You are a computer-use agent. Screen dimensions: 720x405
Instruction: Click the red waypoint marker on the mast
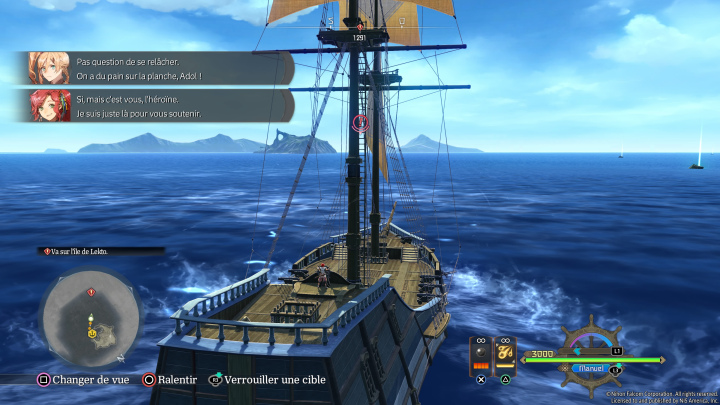point(362,122)
